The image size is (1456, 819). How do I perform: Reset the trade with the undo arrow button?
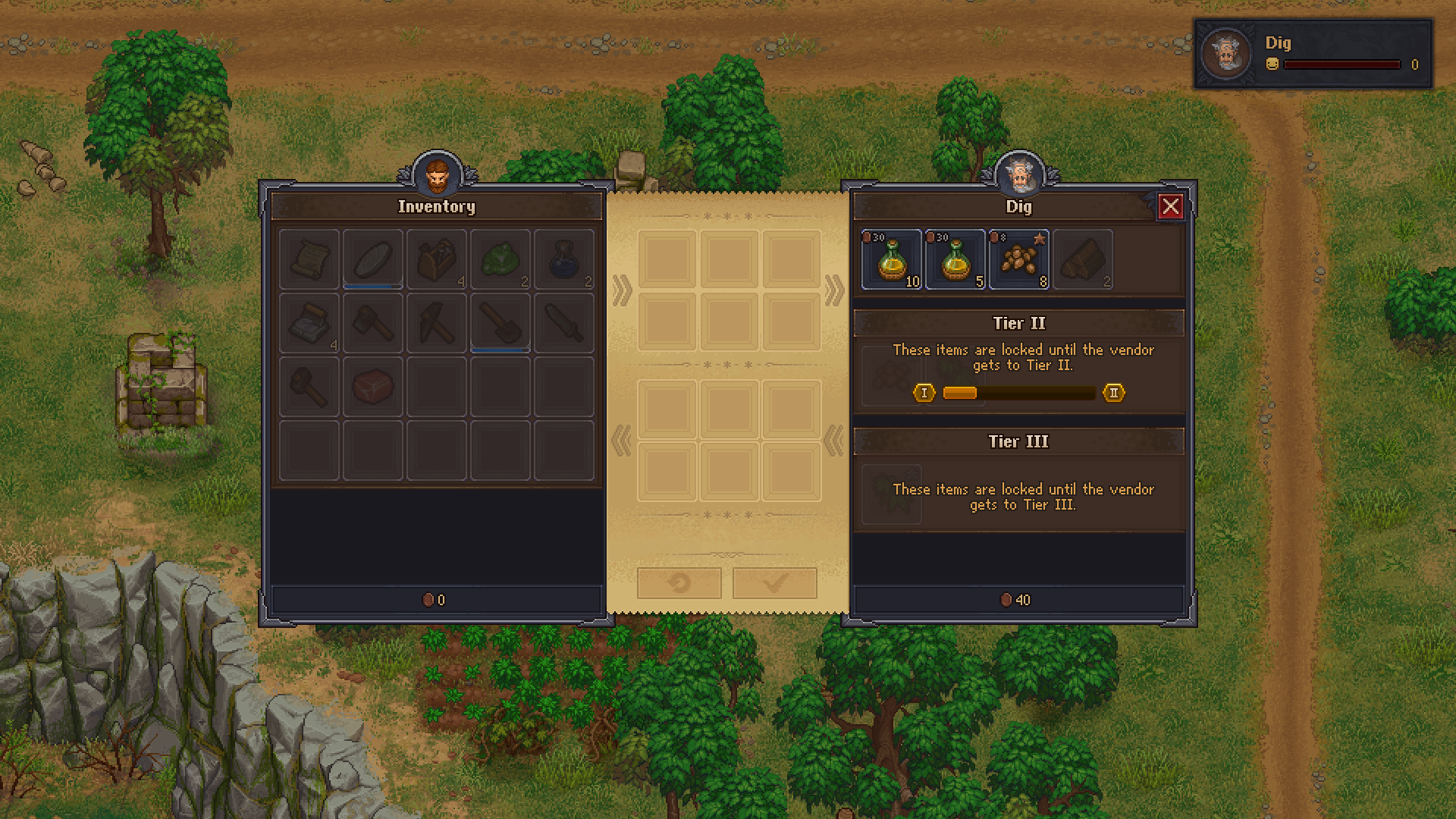[x=679, y=583]
